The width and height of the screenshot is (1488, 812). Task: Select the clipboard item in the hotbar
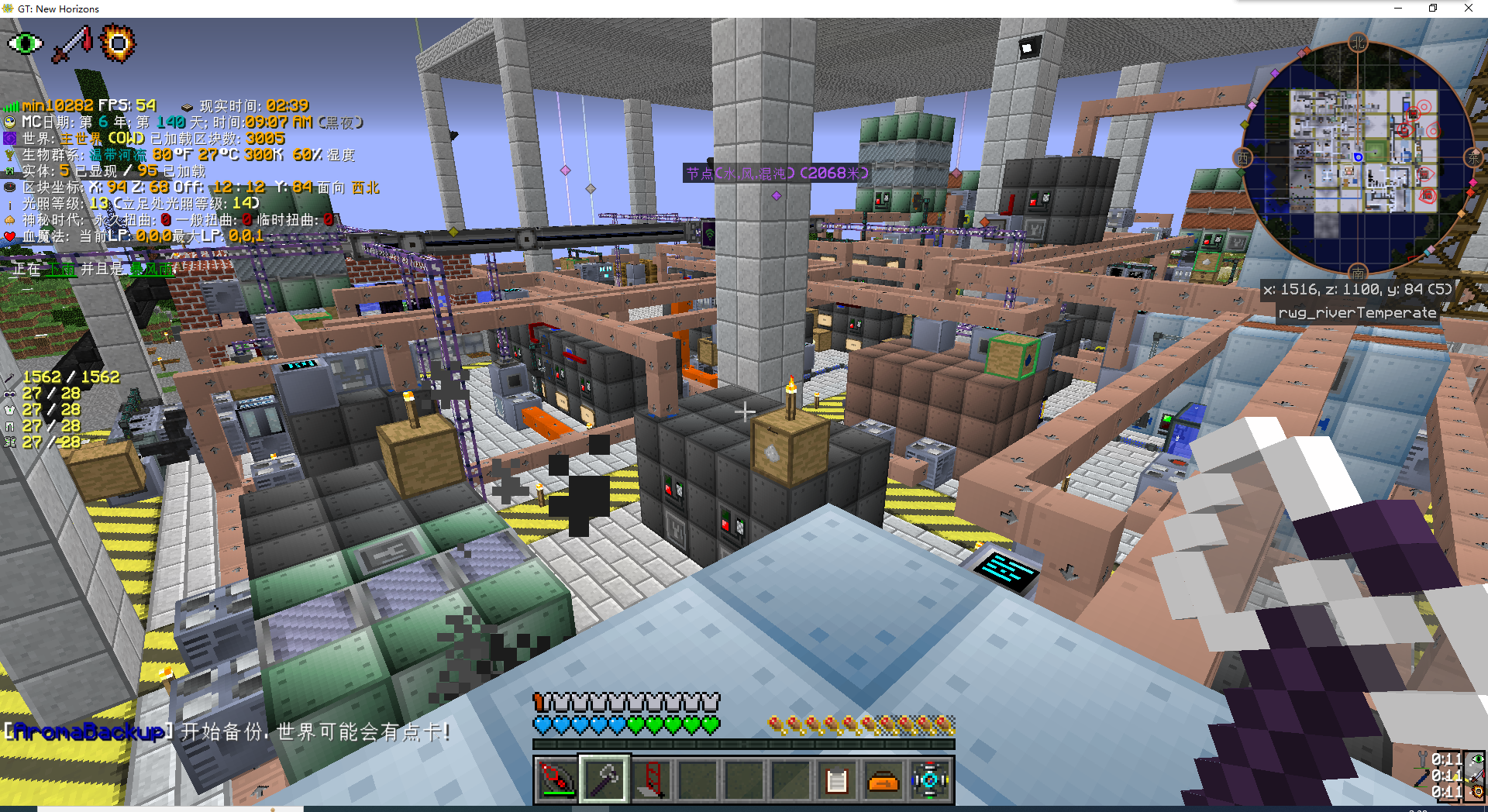[836, 780]
